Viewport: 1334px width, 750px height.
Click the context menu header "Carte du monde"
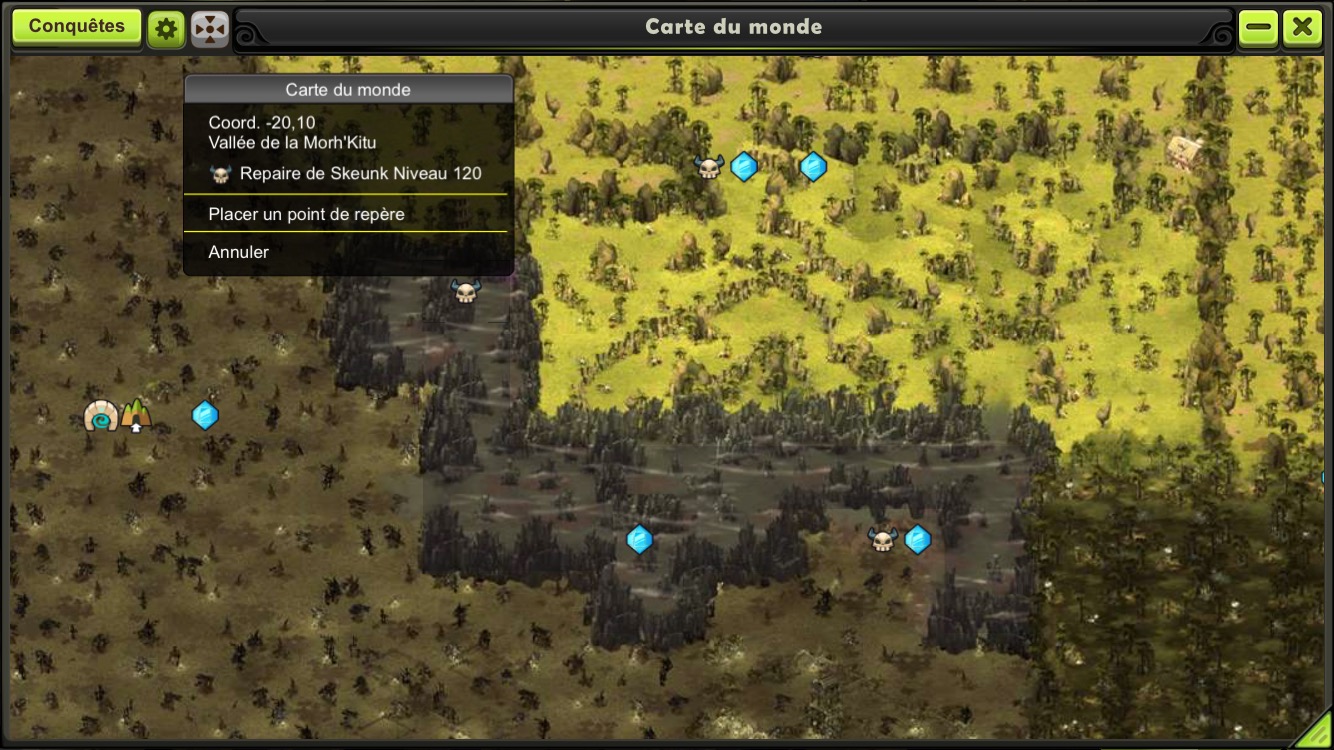[346, 89]
